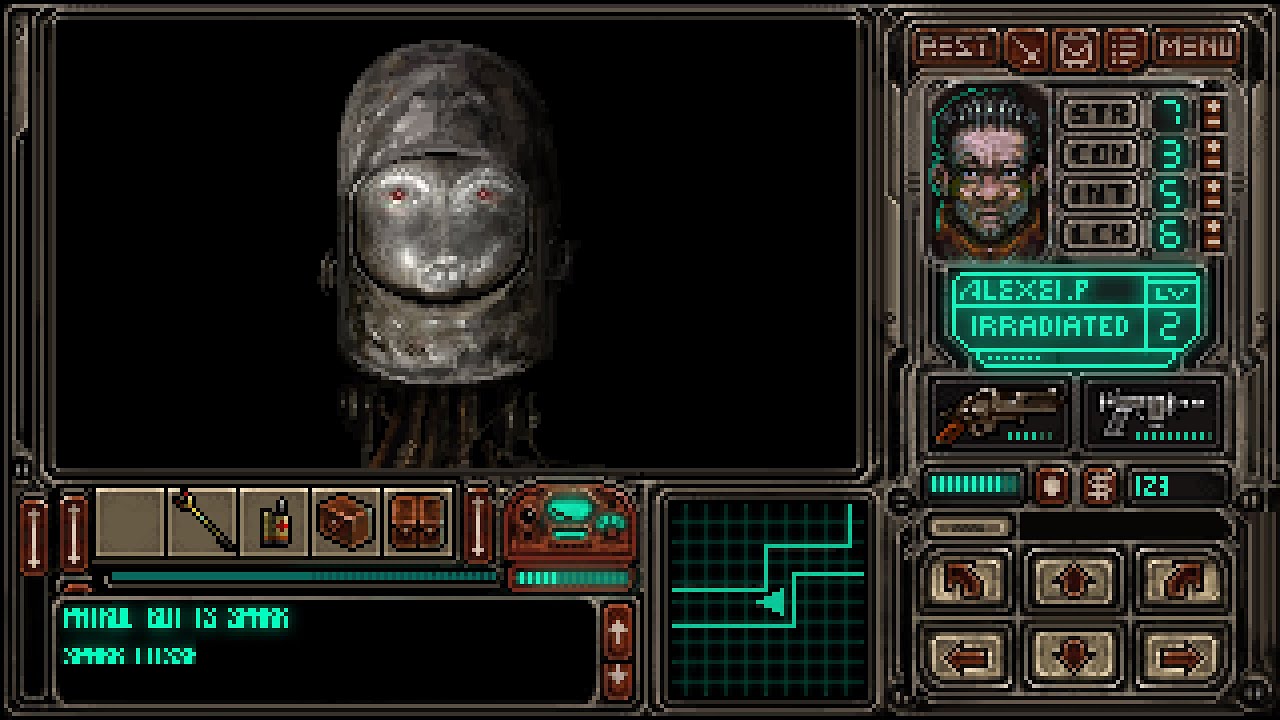Screen dimensions: 1280x720
Task: Select the staff item in the inventory
Action: click(203, 521)
